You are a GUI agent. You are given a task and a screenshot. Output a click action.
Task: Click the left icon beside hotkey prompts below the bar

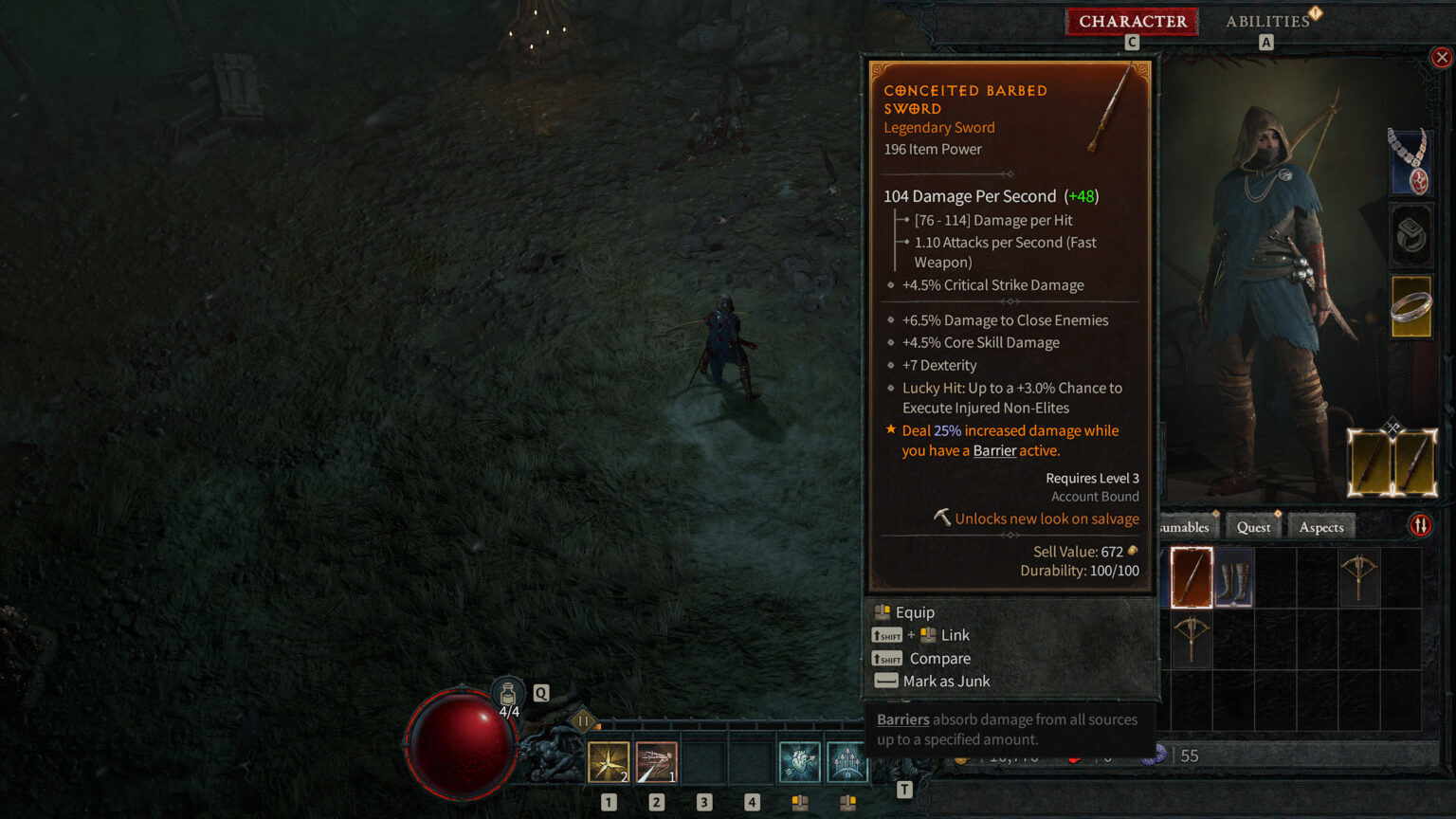click(799, 802)
